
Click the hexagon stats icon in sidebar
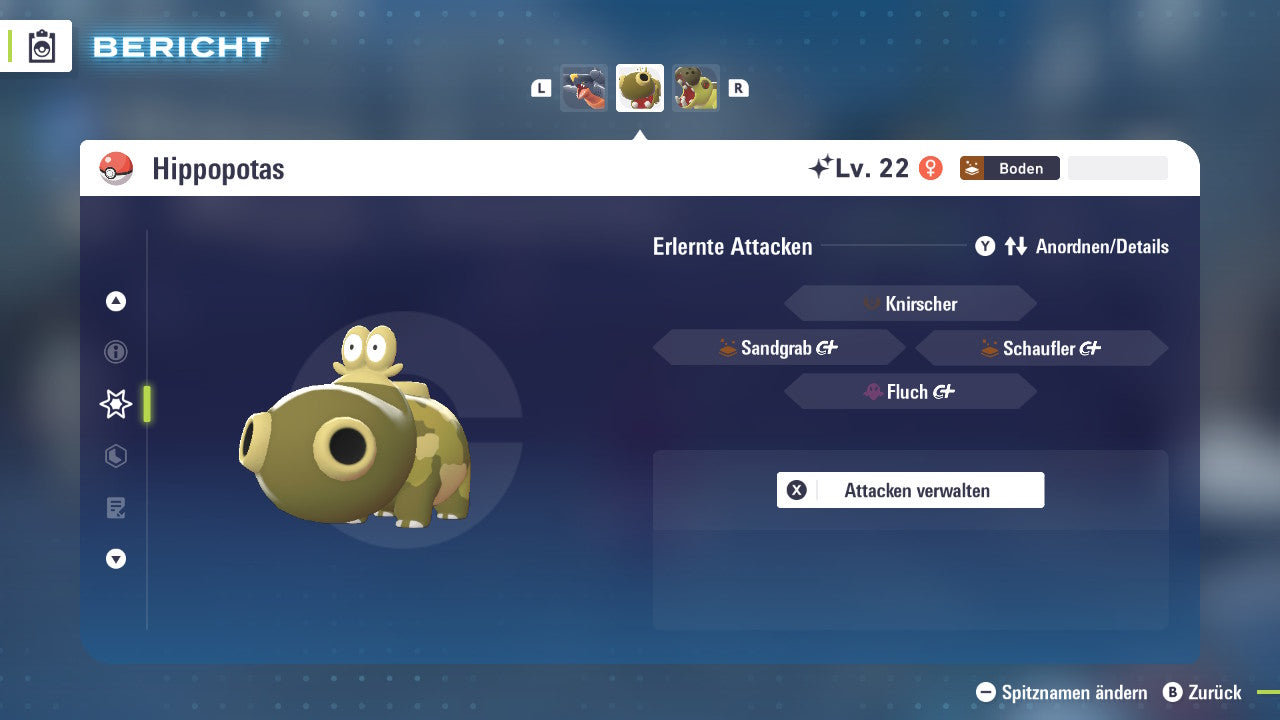coord(115,456)
